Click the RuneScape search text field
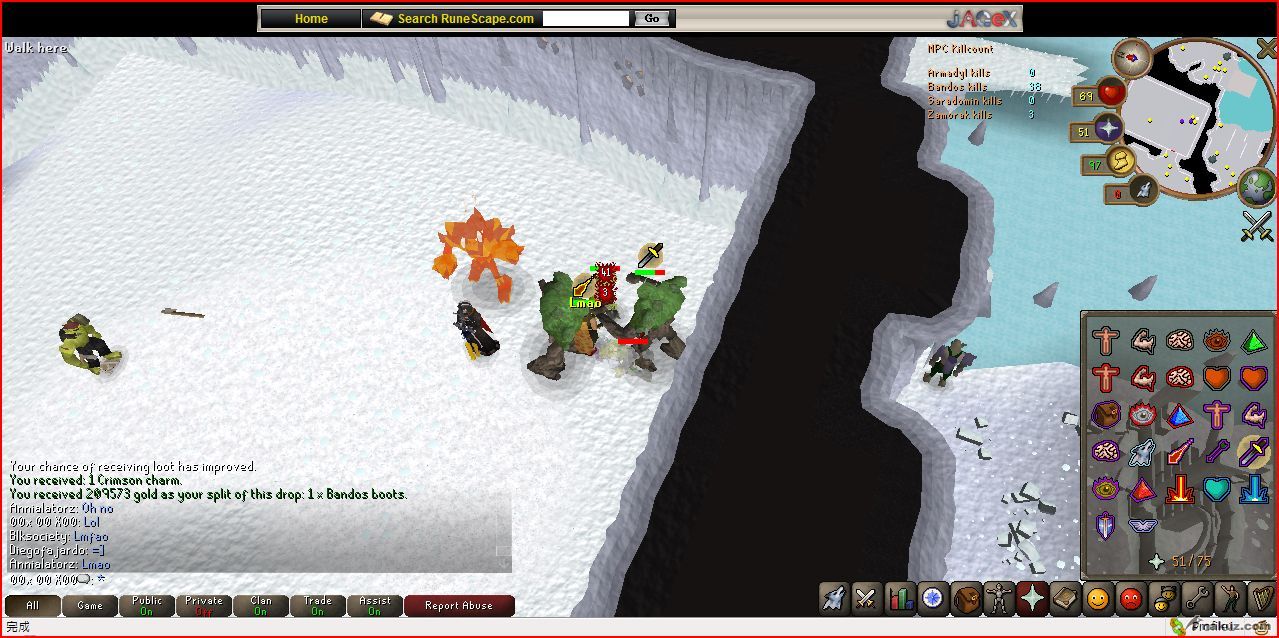Viewport: 1279px width, 638px height. 586,18
